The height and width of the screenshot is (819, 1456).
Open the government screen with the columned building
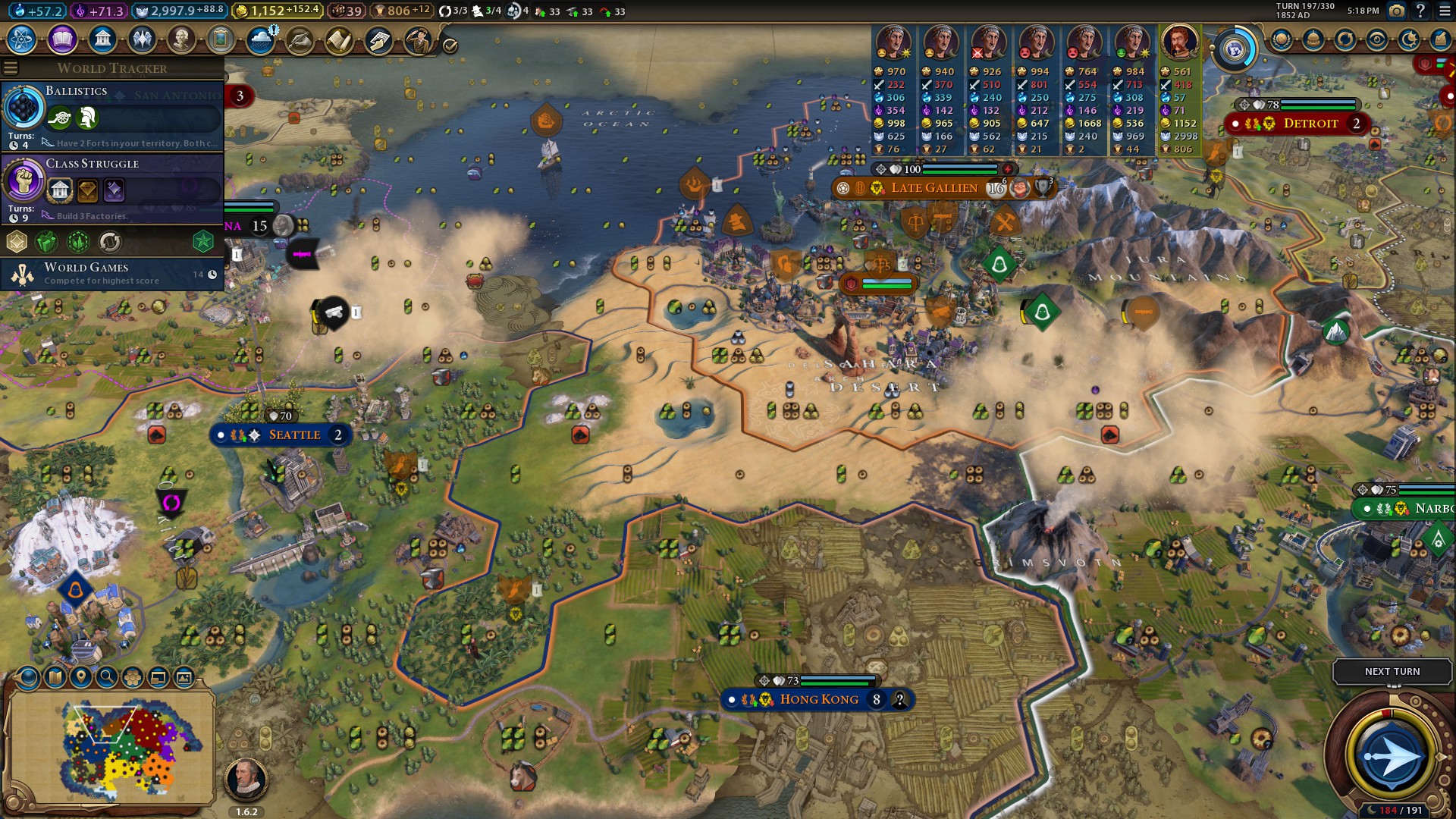click(102, 39)
